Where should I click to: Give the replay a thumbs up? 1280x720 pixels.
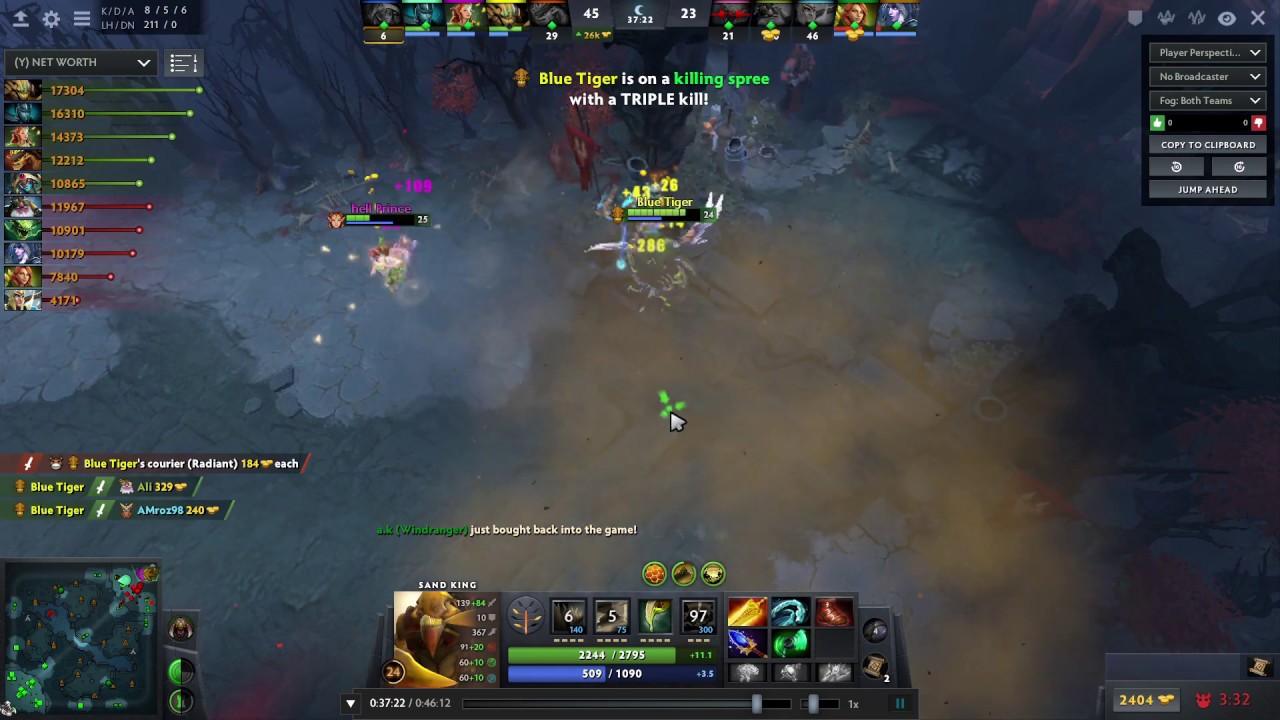(1157, 123)
